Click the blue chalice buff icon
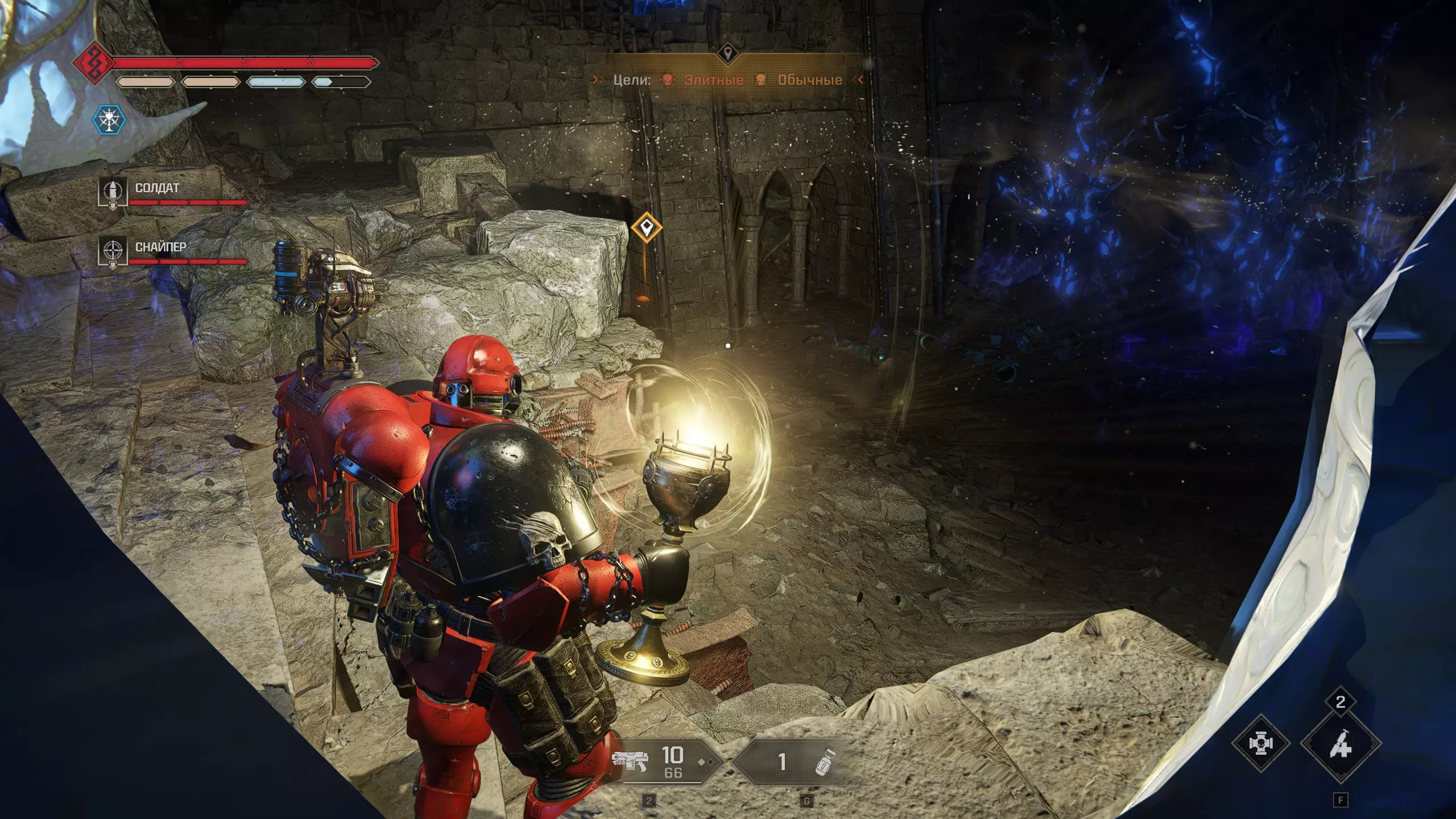1456x819 pixels. coord(109,120)
